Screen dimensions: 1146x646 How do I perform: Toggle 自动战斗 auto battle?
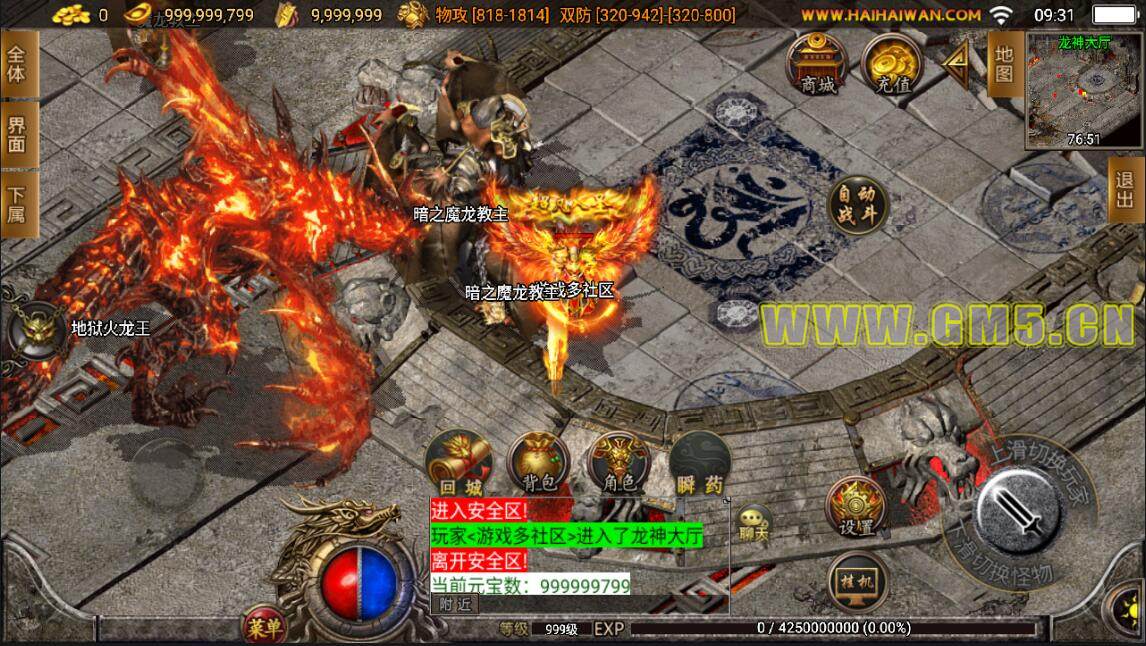(856, 204)
